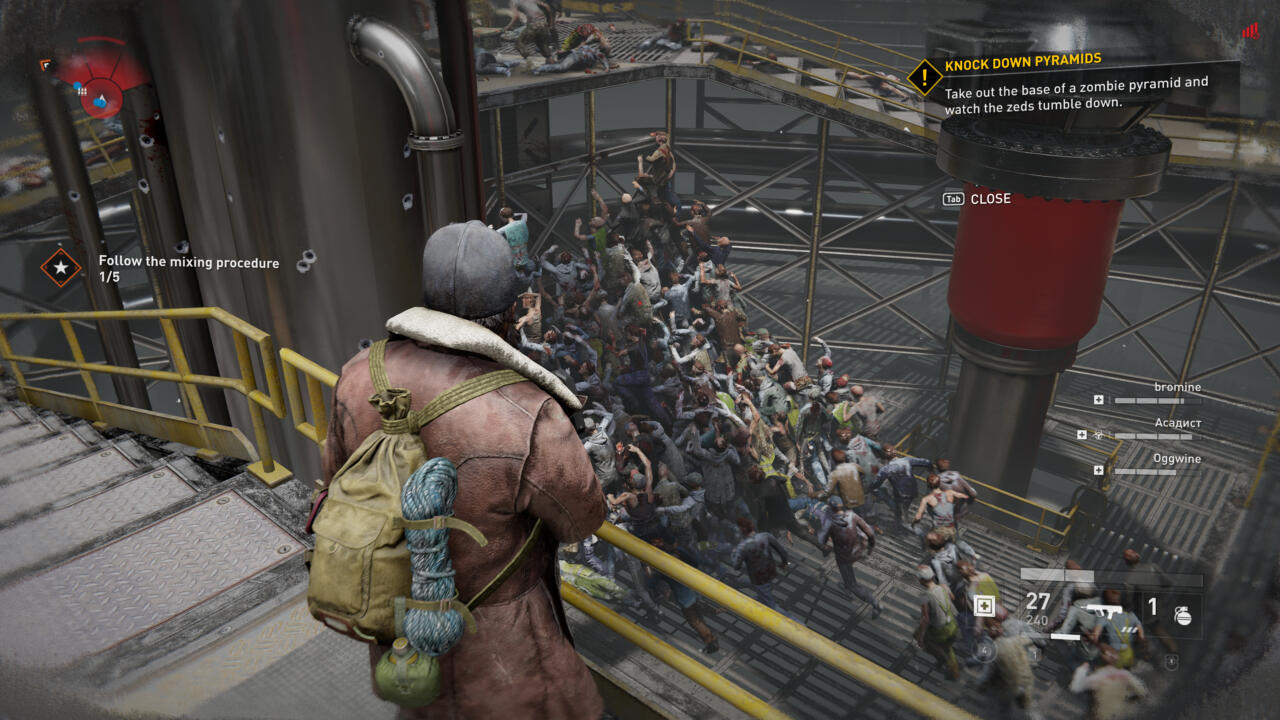
Task: Select the yellow exclamation tip icon
Action: [925, 76]
